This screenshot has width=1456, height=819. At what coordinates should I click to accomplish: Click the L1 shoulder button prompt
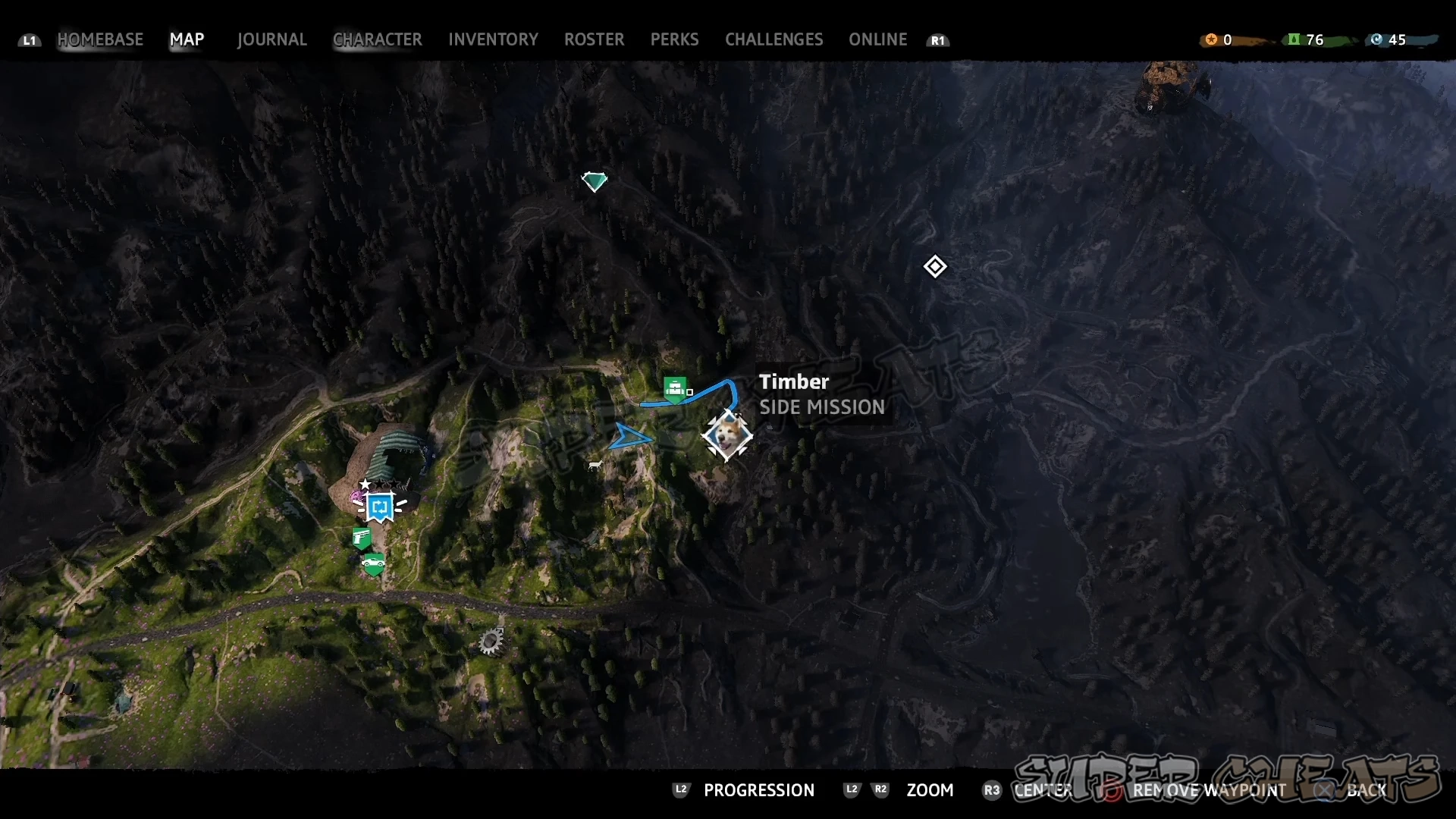click(29, 41)
